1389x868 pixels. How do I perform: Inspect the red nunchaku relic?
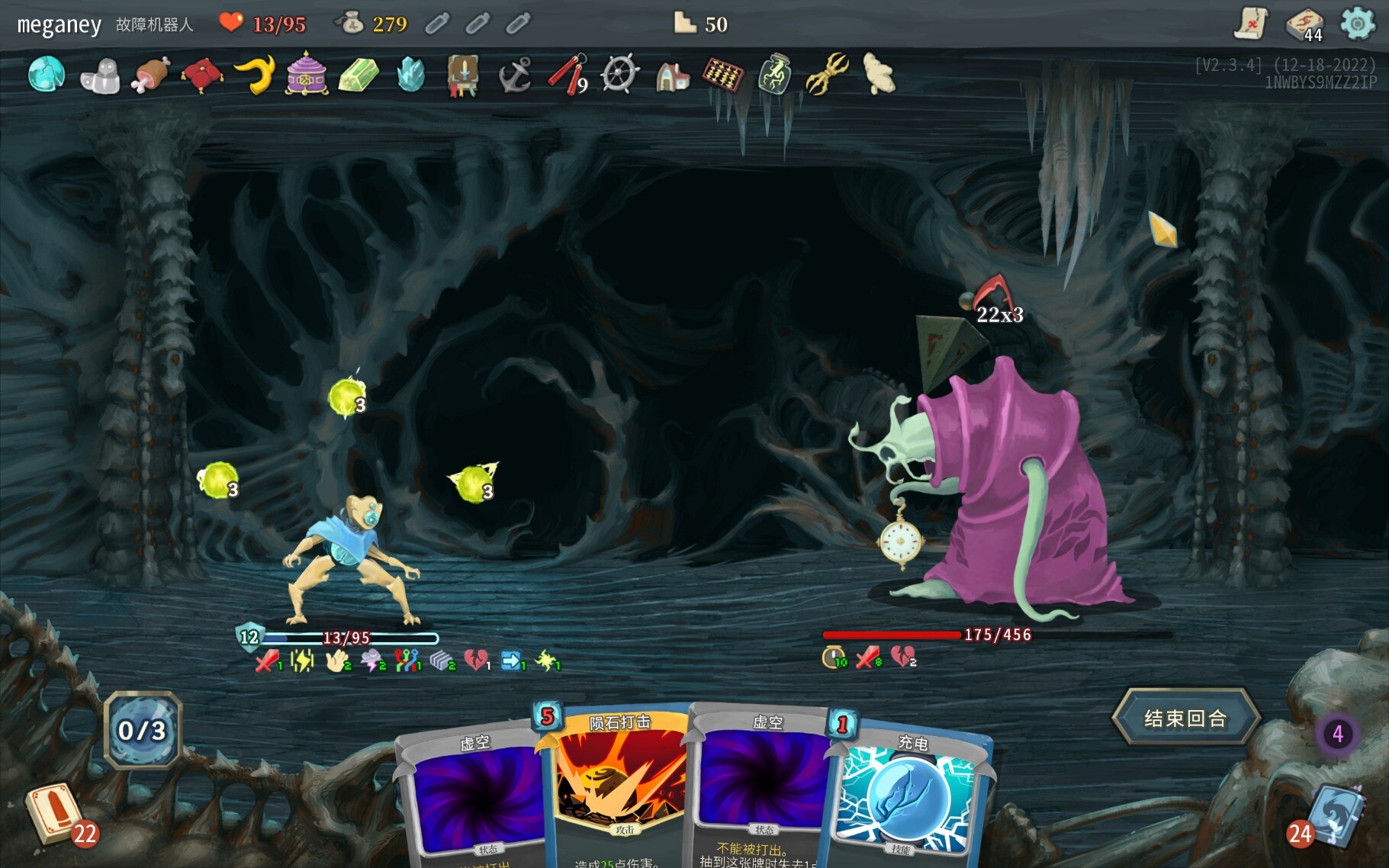(567, 75)
